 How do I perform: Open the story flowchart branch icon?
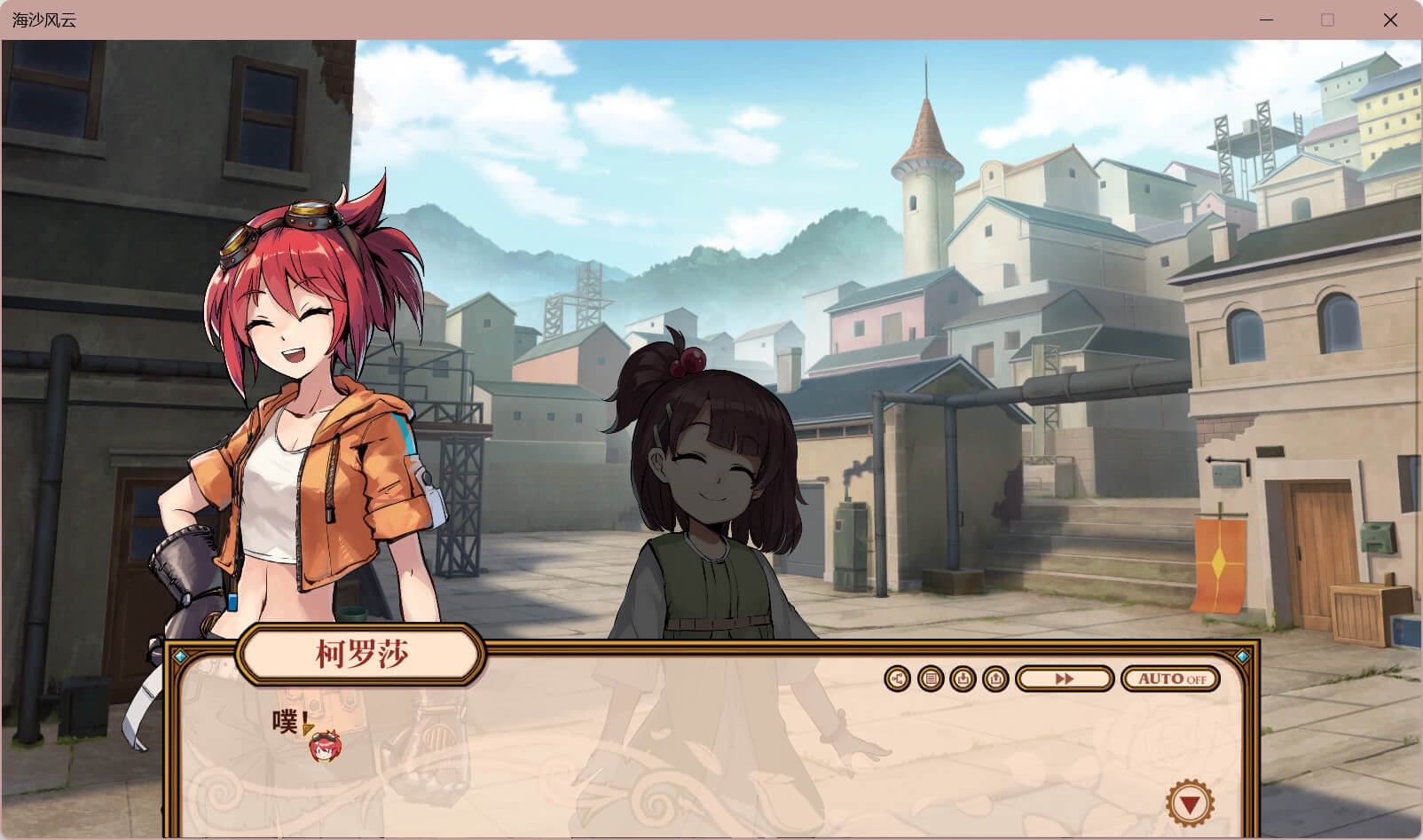[897, 679]
